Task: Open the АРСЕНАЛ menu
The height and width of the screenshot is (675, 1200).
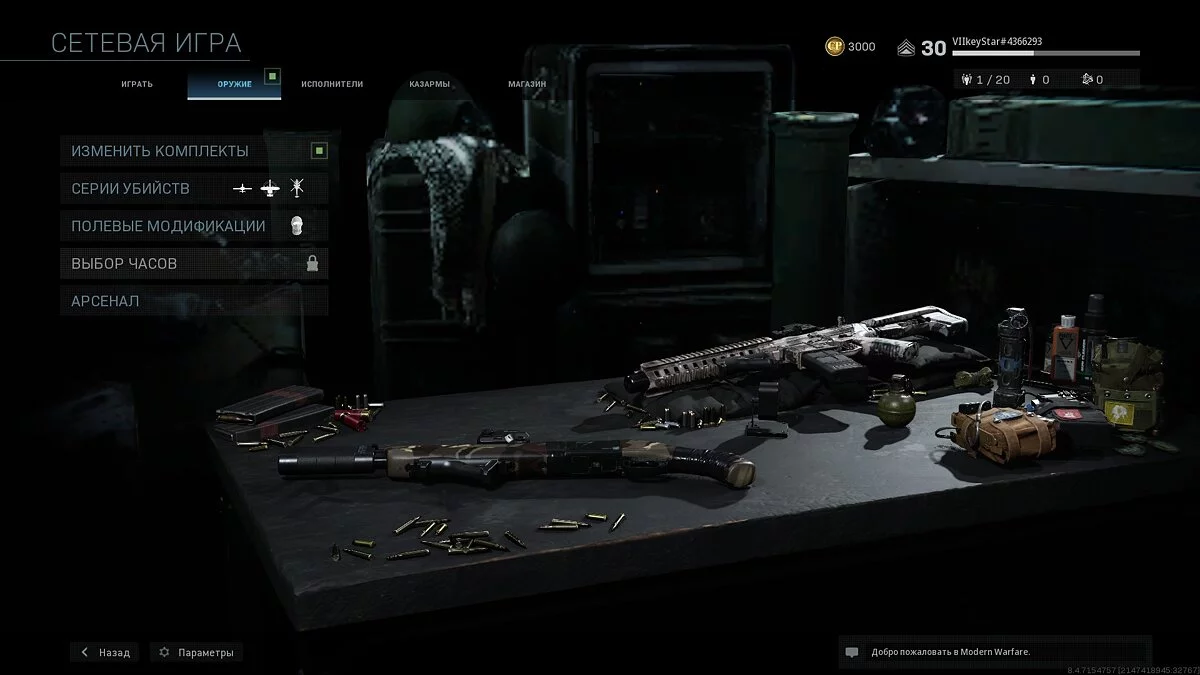Action: pos(194,300)
